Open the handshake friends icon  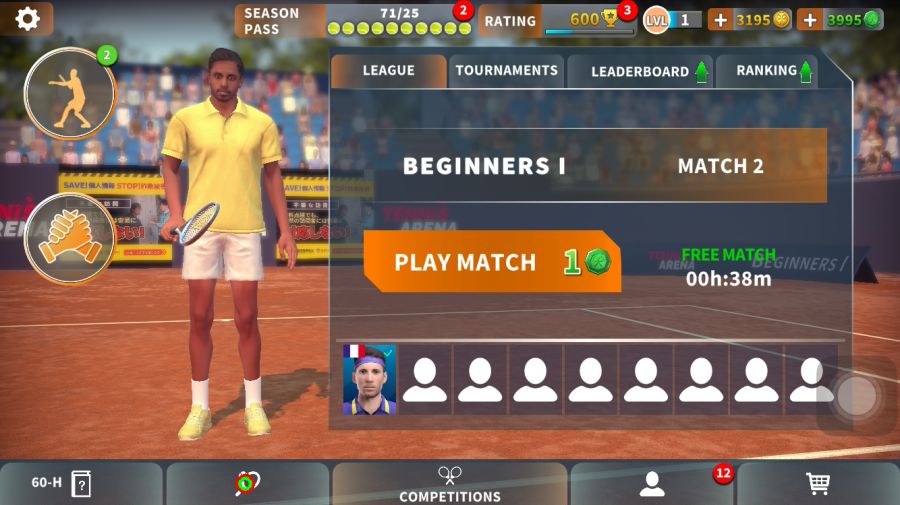click(x=70, y=239)
